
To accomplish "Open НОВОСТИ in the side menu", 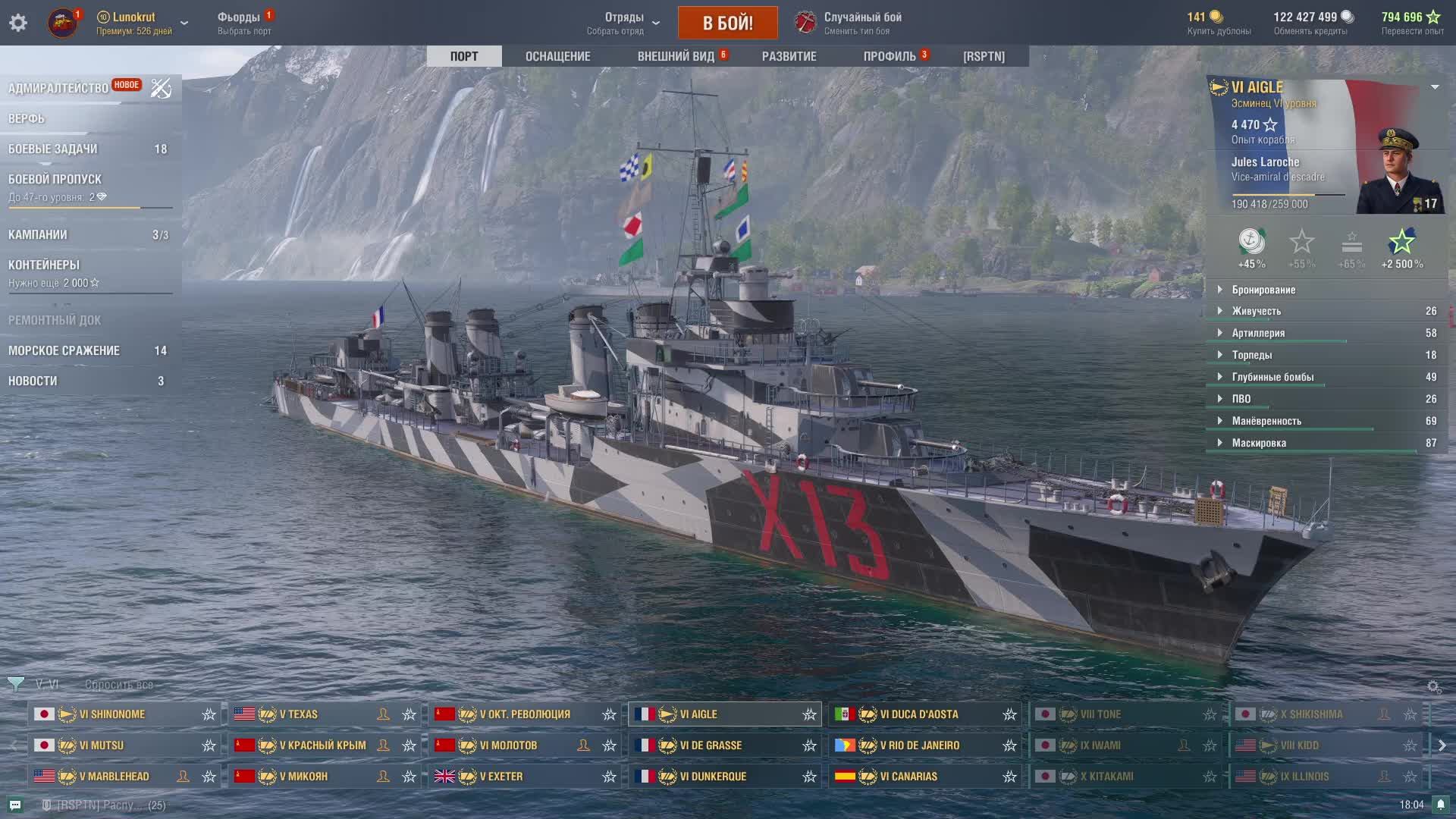I will click(33, 381).
